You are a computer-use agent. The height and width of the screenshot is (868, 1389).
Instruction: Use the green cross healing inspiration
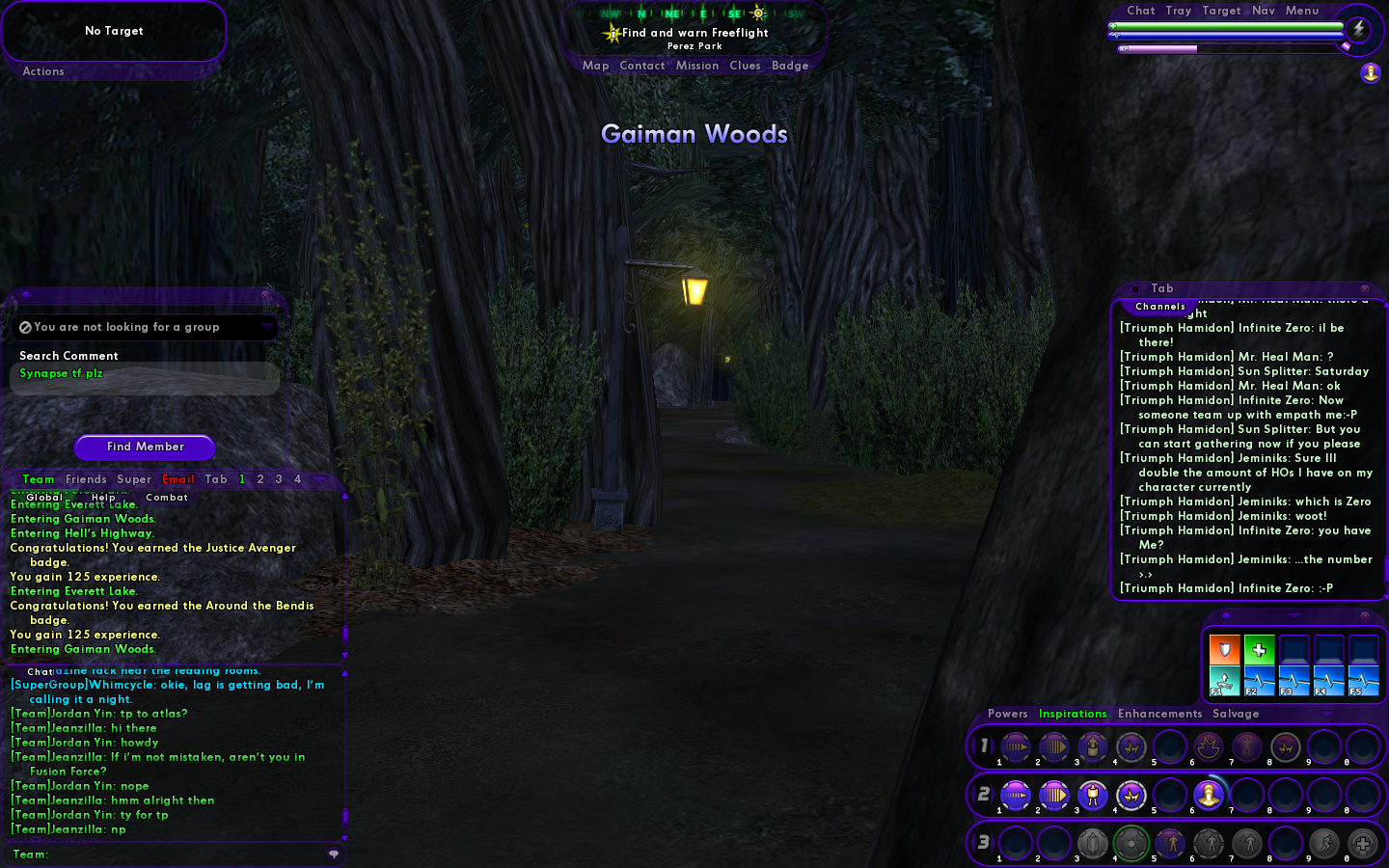pyautogui.click(x=1259, y=650)
